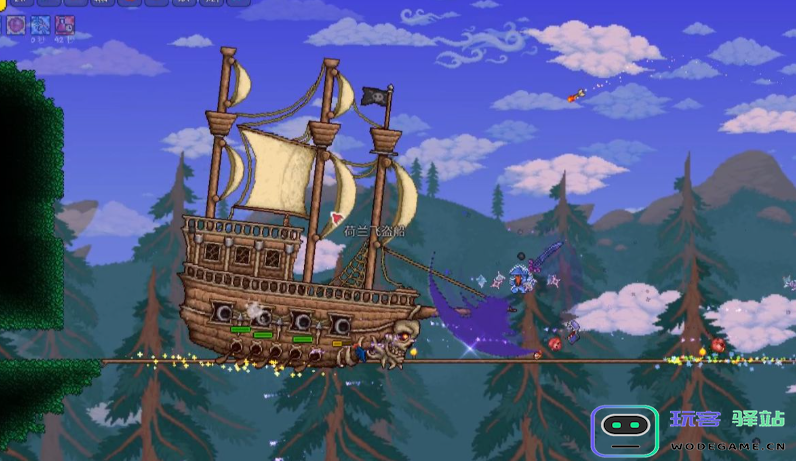Select the blue swirl buff icon

(41, 25)
